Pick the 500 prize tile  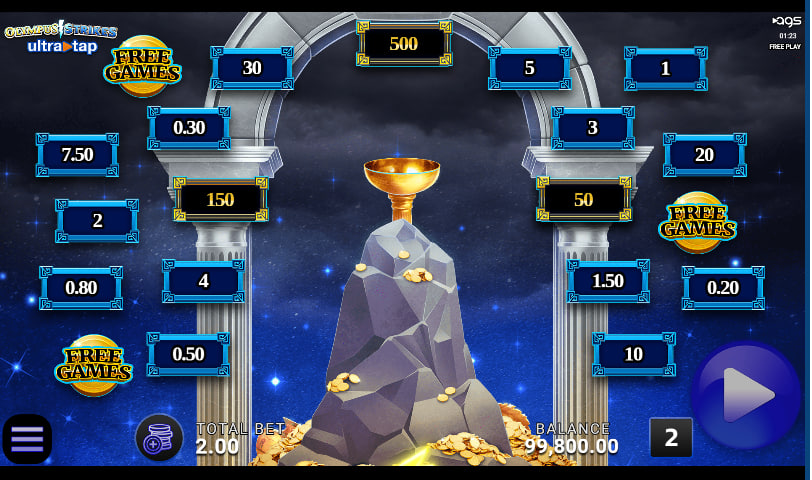403,44
